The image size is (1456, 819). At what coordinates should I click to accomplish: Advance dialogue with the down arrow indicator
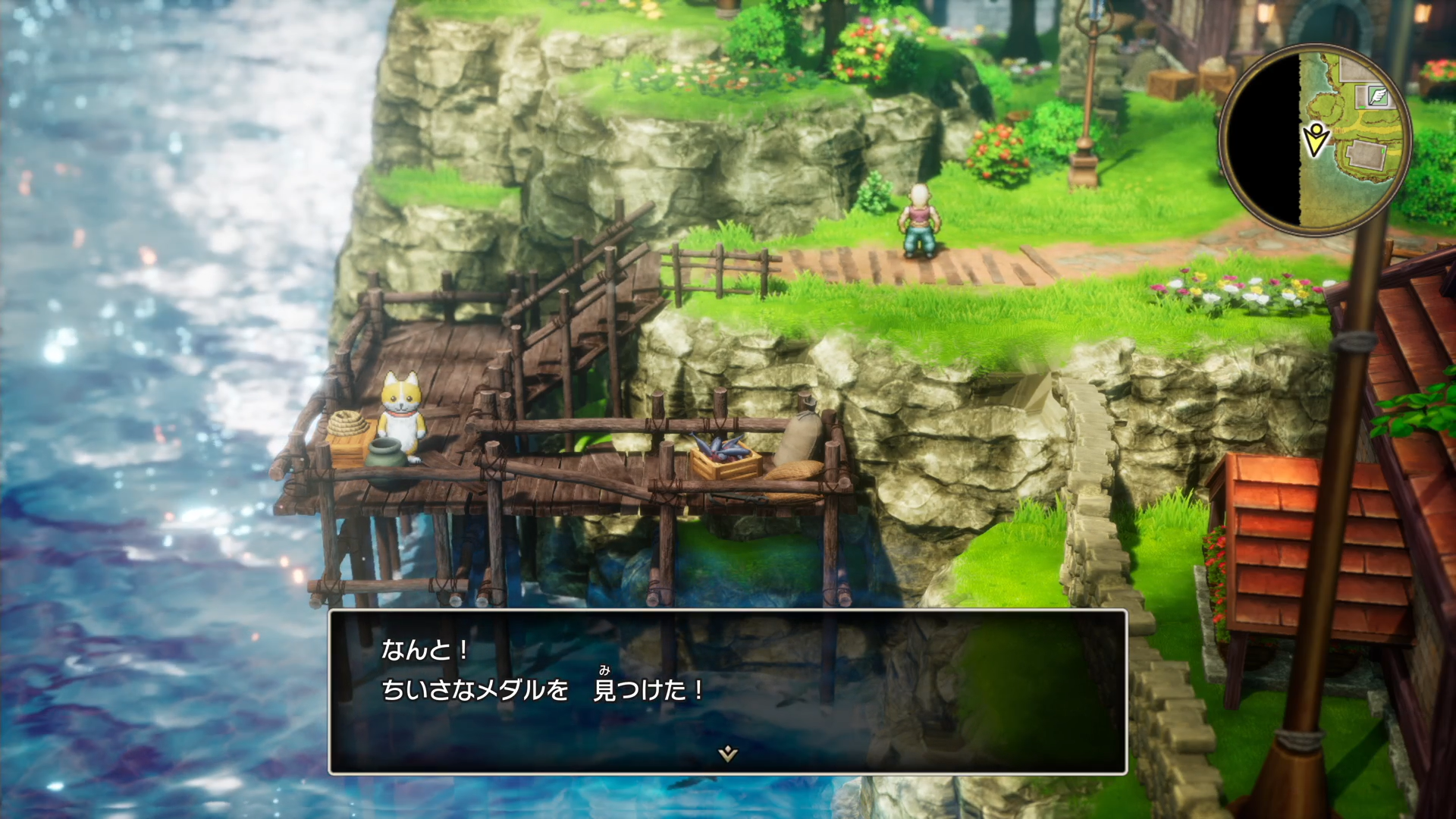728,753
